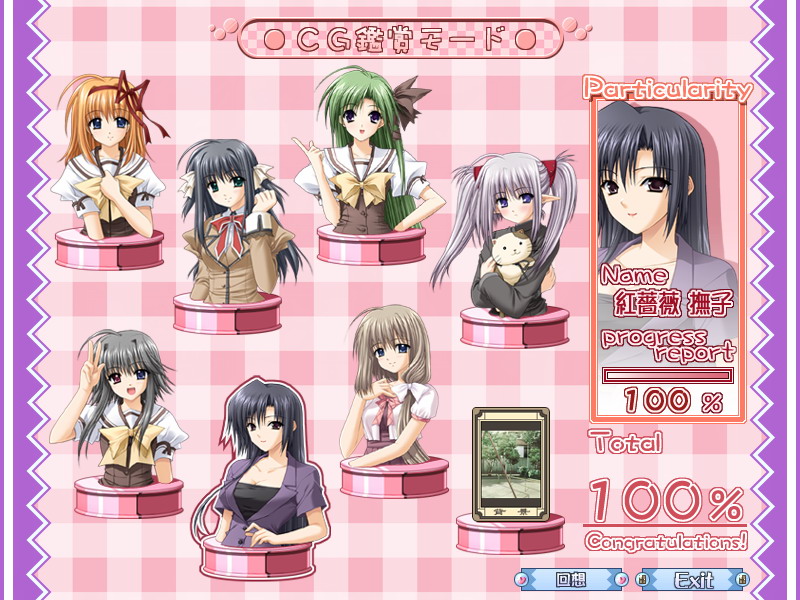Exit the CG gallery
Viewport: 800px width, 600px height.
tap(693, 579)
